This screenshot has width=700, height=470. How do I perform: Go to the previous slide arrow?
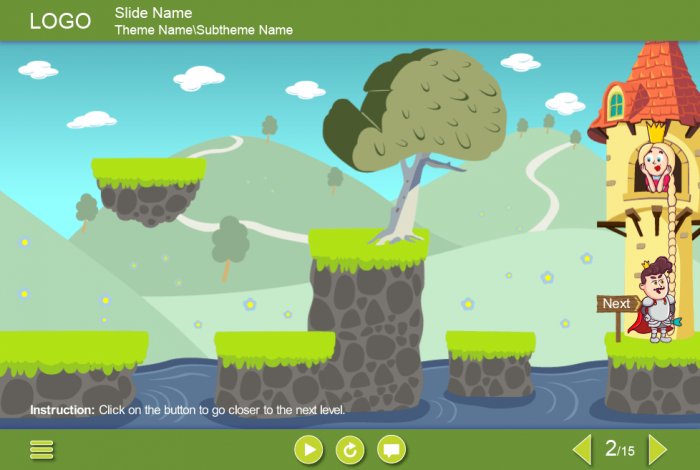coord(582,450)
